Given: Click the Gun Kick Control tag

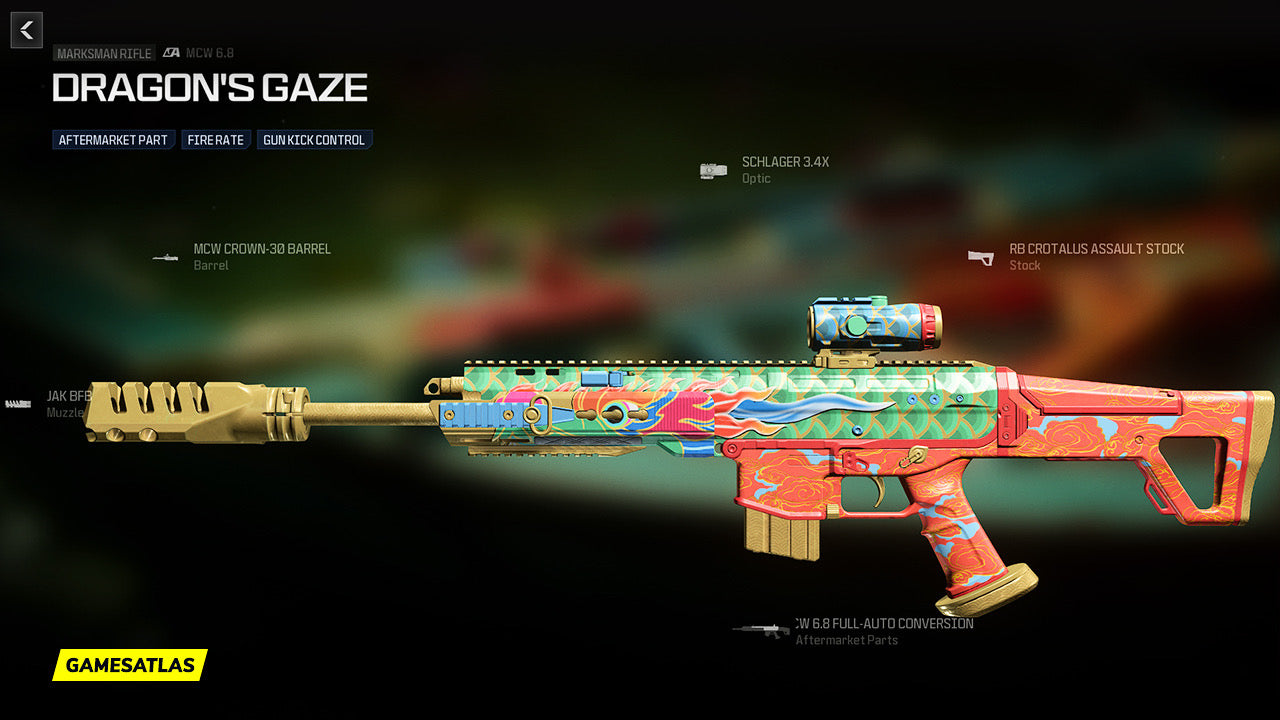Looking at the screenshot, I should (x=314, y=140).
